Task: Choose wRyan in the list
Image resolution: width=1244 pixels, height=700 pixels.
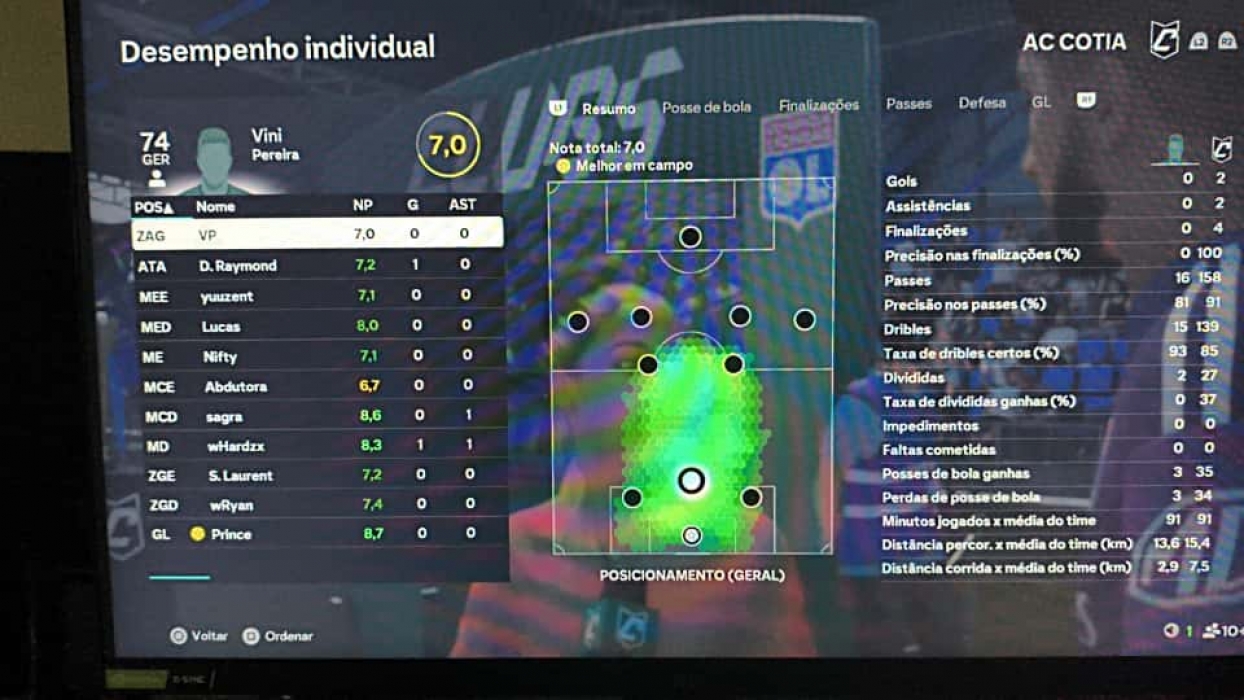Action: pos(317,505)
